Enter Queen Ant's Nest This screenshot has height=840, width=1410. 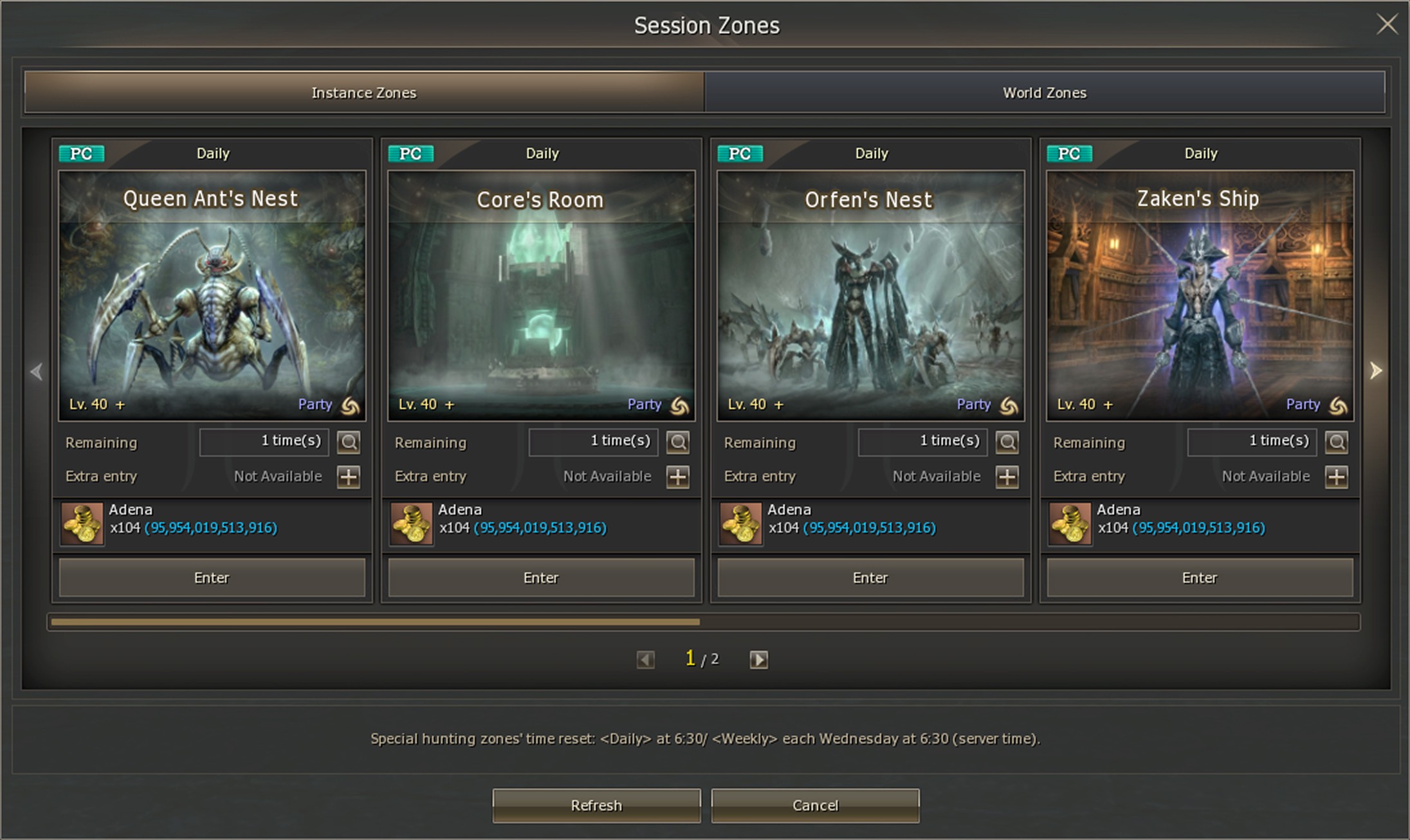click(212, 578)
